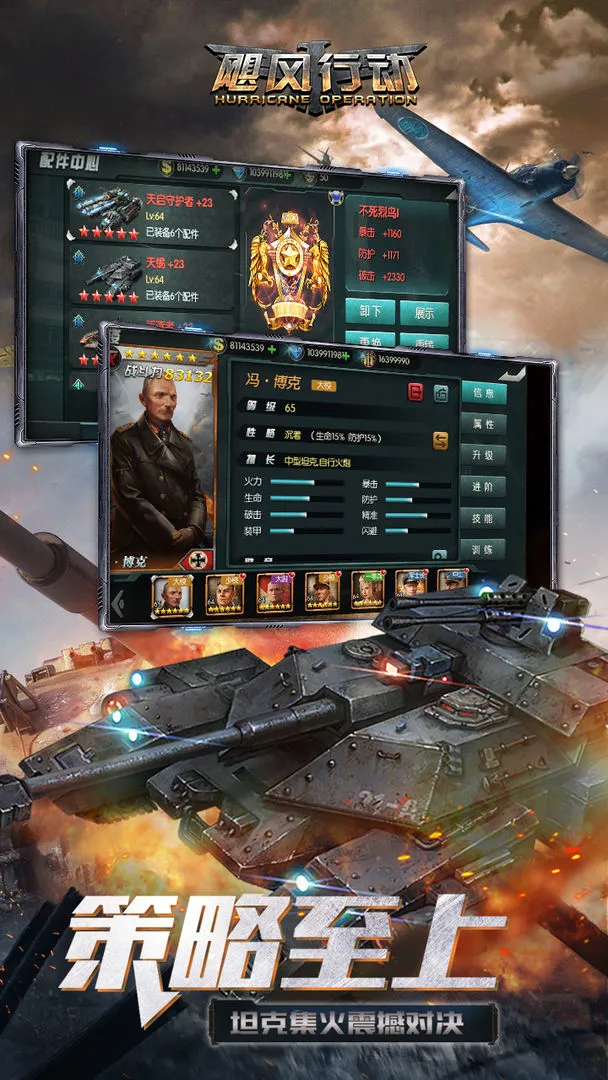Image resolution: width=608 pixels, height=1080 pixels.
Task: Open the 信息 info tab
Action: (x=484, y=393)
